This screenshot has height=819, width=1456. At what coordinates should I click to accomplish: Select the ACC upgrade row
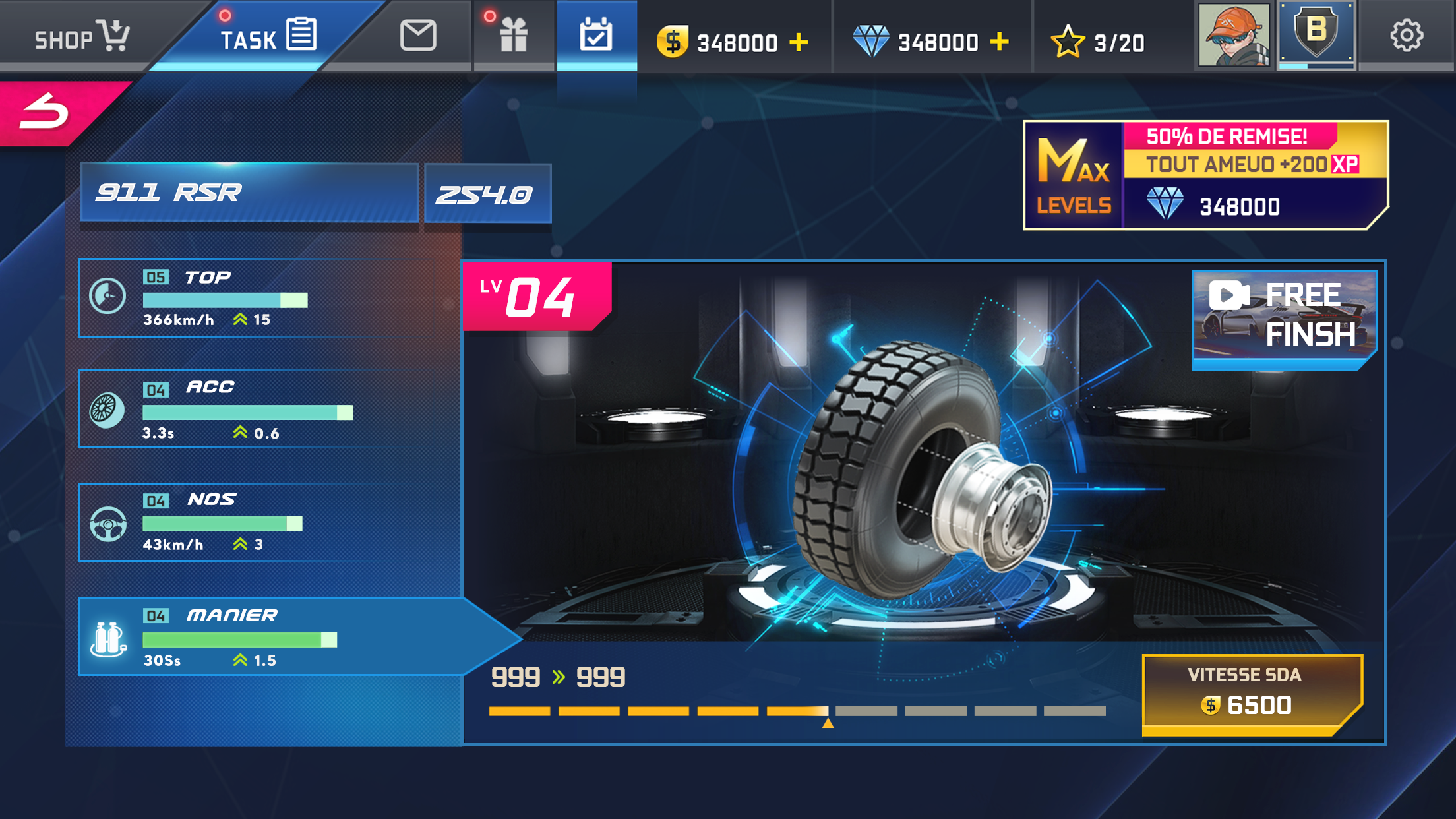click(x=264, y=409)
